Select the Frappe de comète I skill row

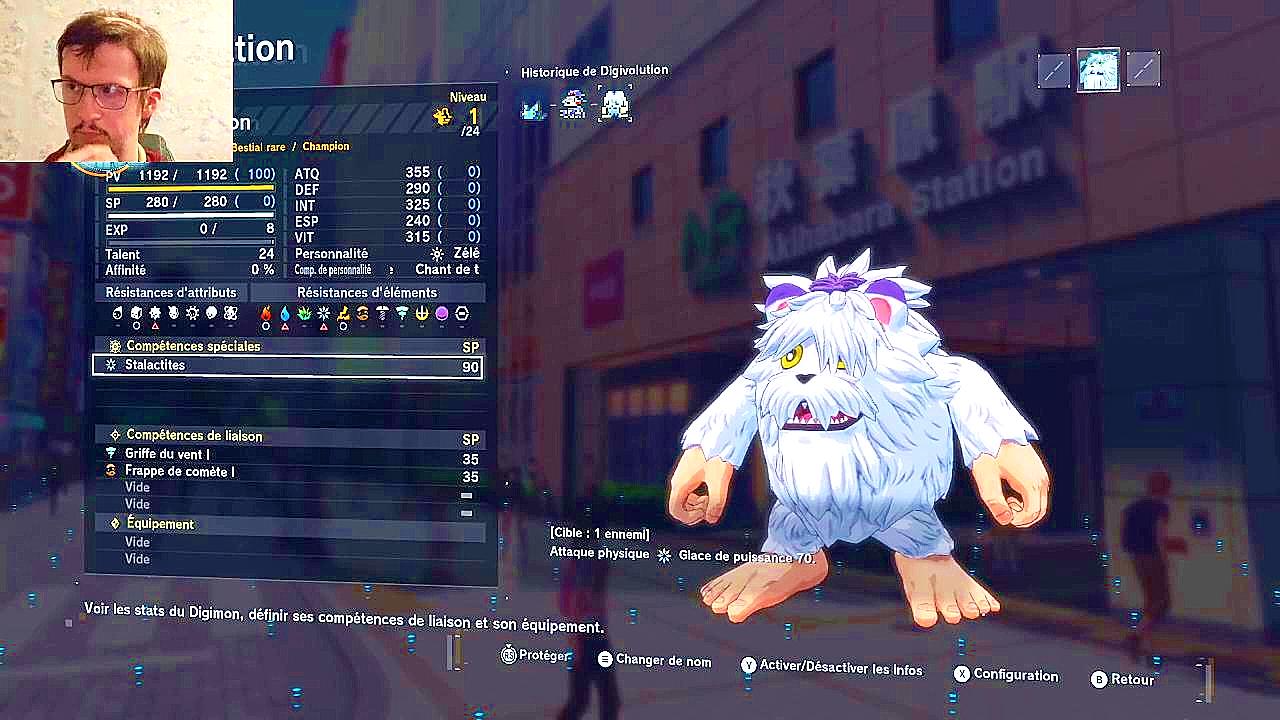(x=287, y=471)
